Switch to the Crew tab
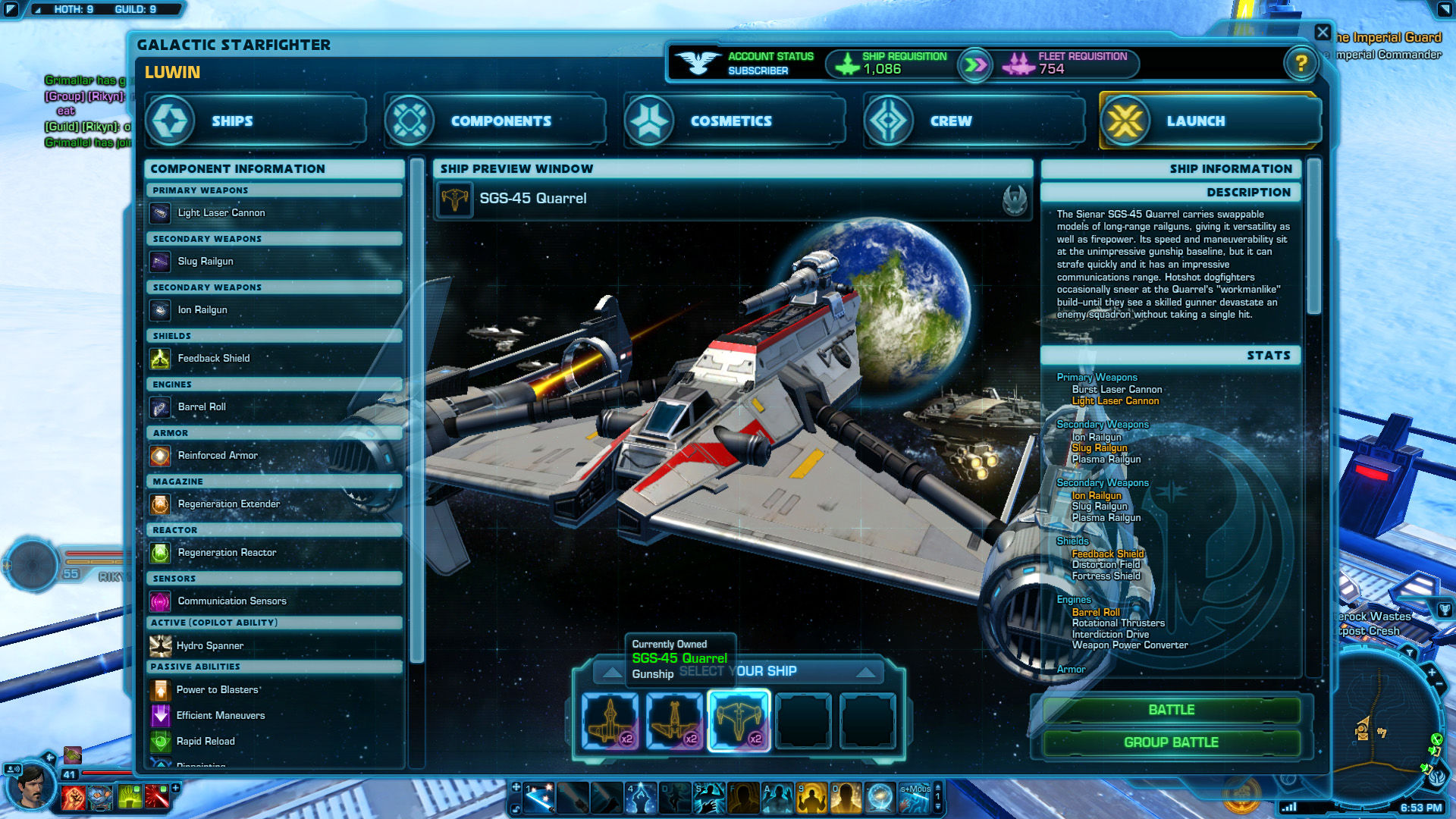Screen dimensions: 1456x819 pyautogui.click(x=972, y=120)
